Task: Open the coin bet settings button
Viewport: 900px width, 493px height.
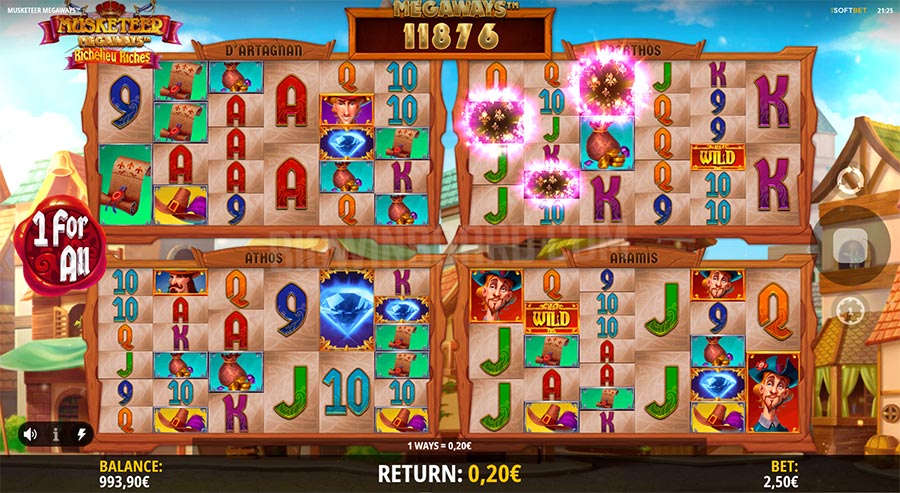Action: click(x=849, y=308)
